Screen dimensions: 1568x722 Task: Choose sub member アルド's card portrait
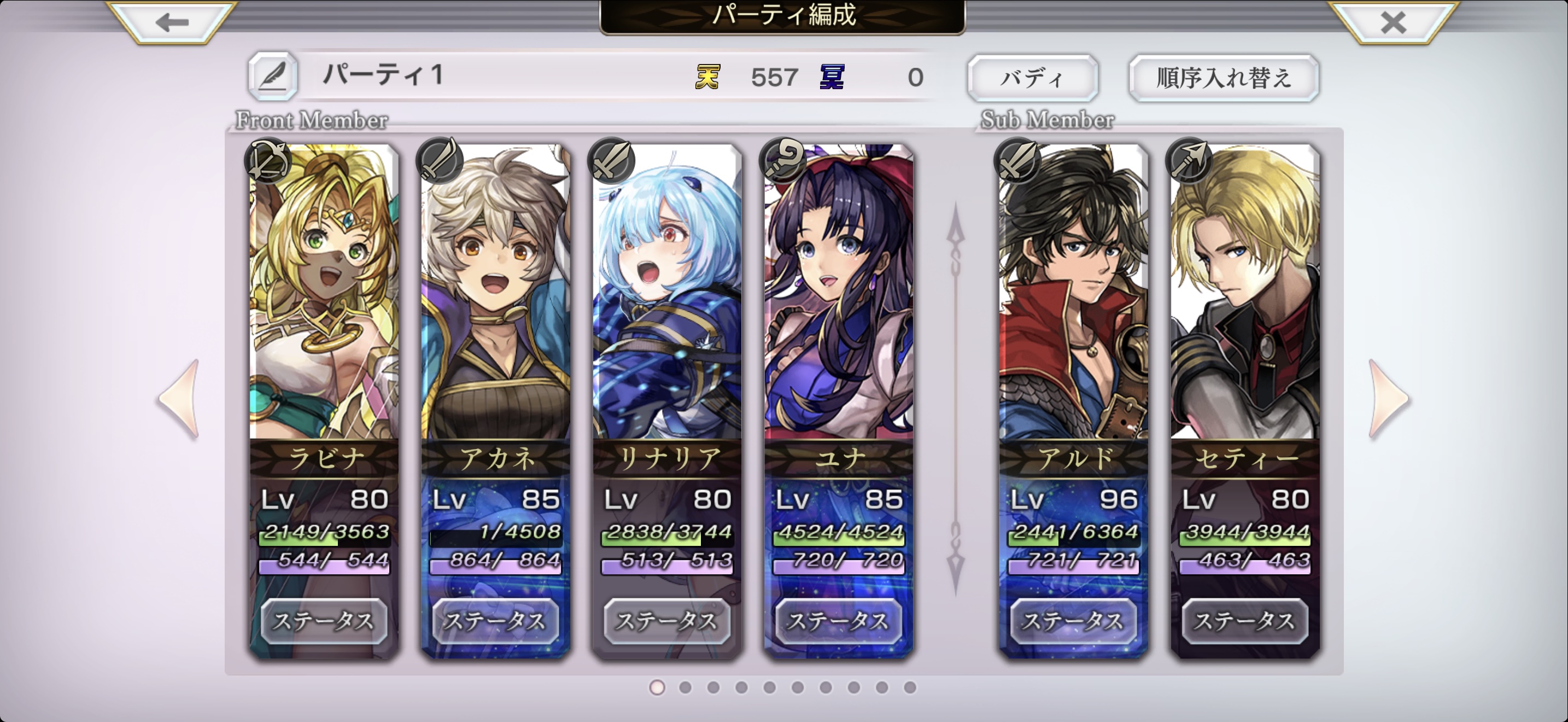click(1074, 292)
